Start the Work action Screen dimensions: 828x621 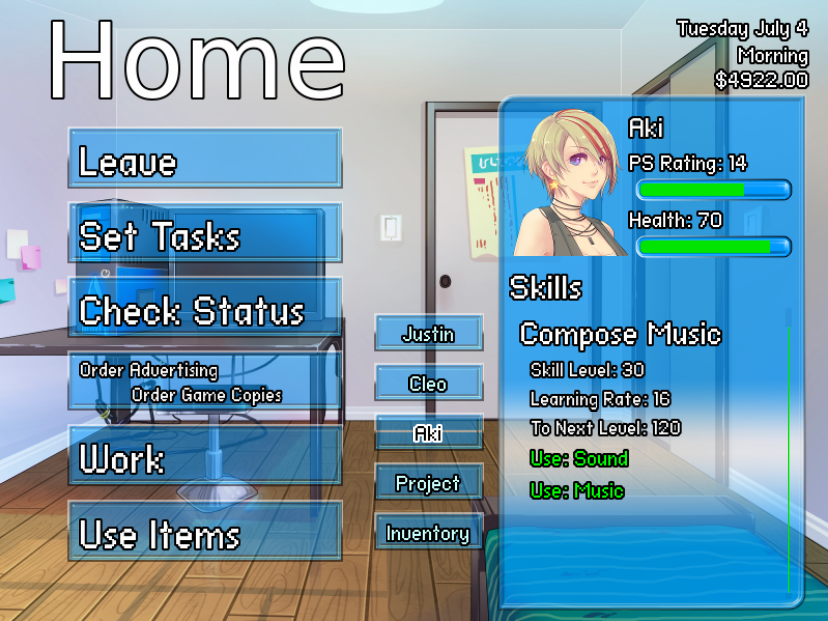click(x=205, y=457)
